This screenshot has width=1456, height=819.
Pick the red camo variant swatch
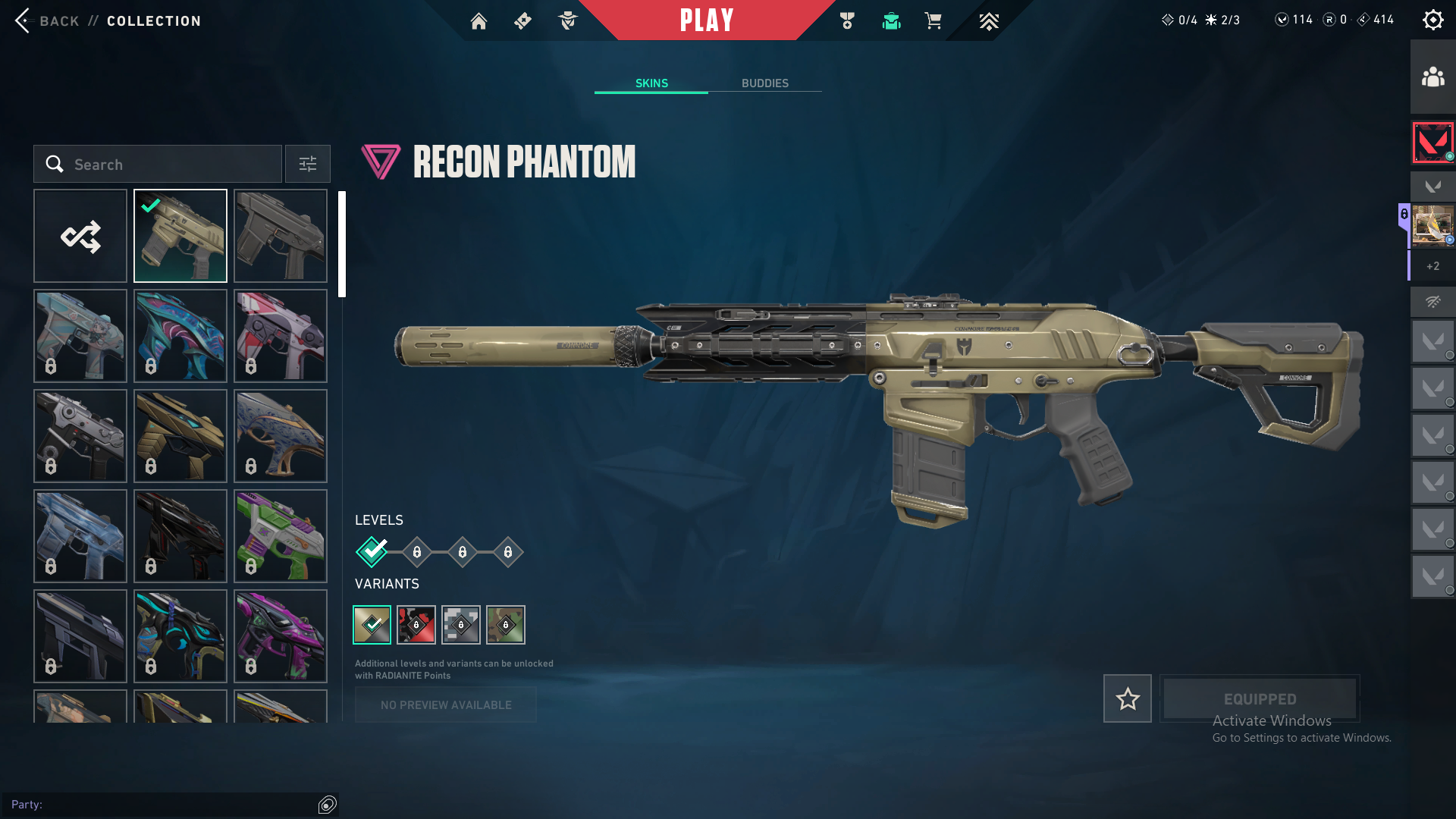click(x=416, y=625)
